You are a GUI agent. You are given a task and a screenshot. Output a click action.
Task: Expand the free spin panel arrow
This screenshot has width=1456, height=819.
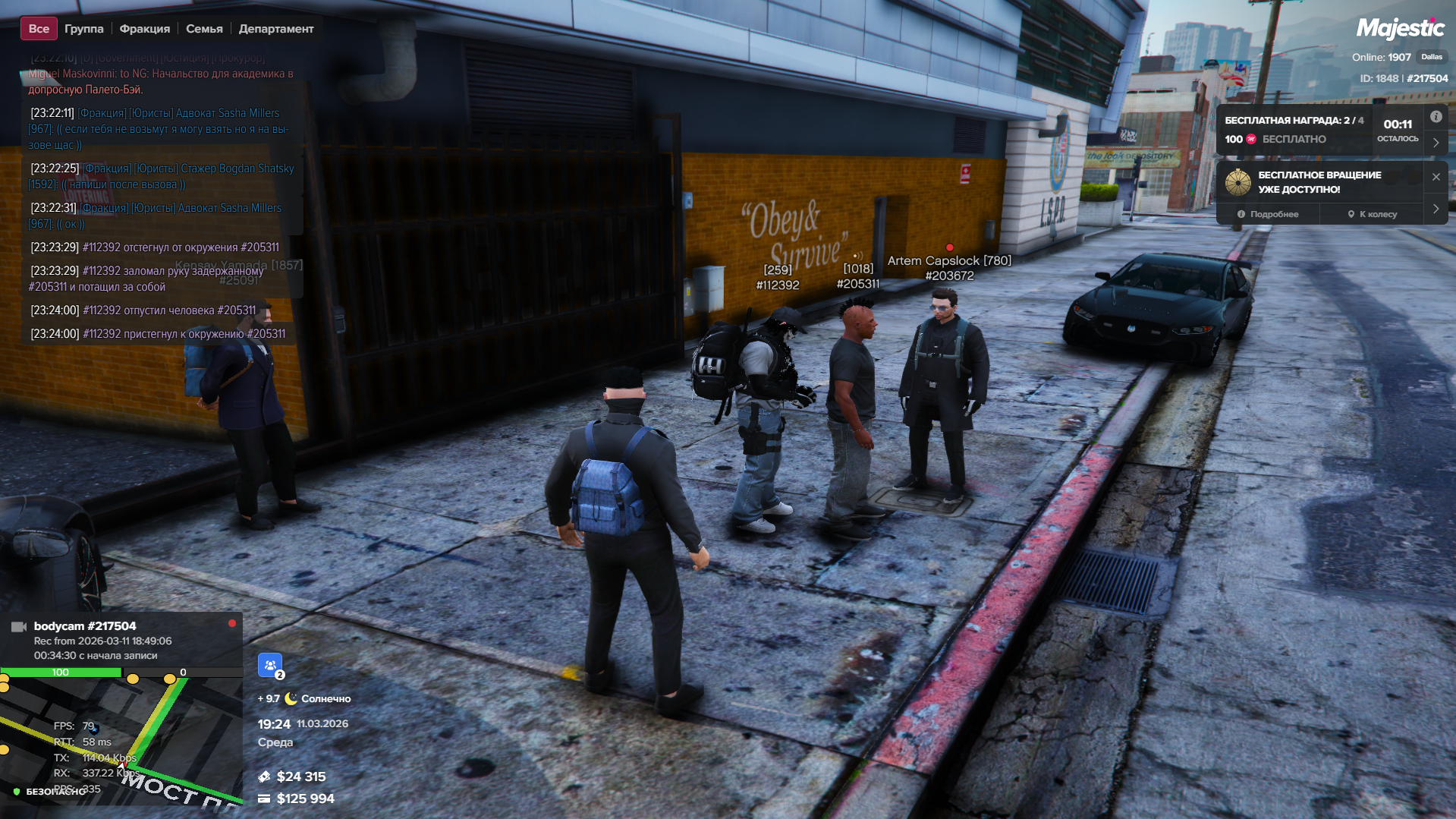click(x=1436, y=209)
